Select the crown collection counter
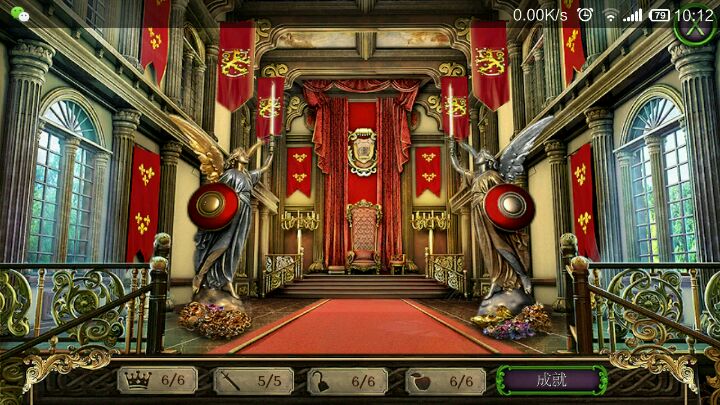 click(x=157, y=380)
